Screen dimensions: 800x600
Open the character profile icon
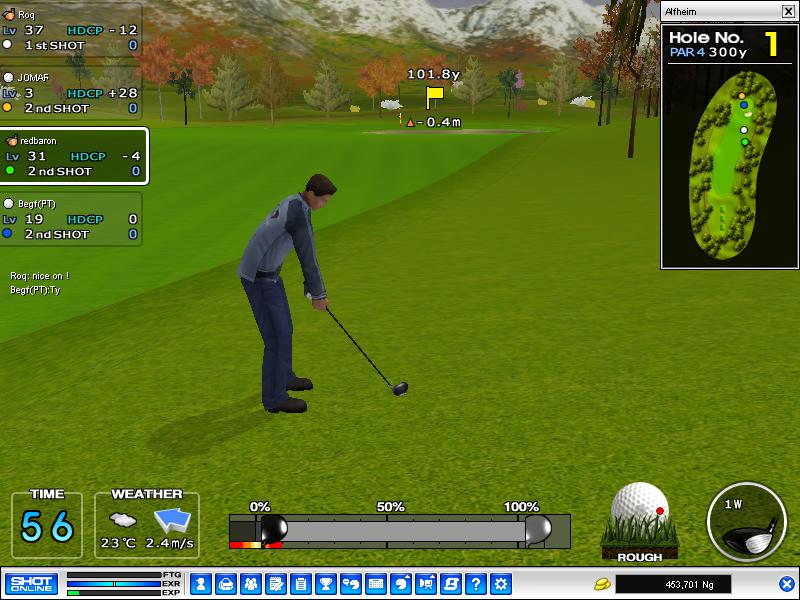pos(200,584)
